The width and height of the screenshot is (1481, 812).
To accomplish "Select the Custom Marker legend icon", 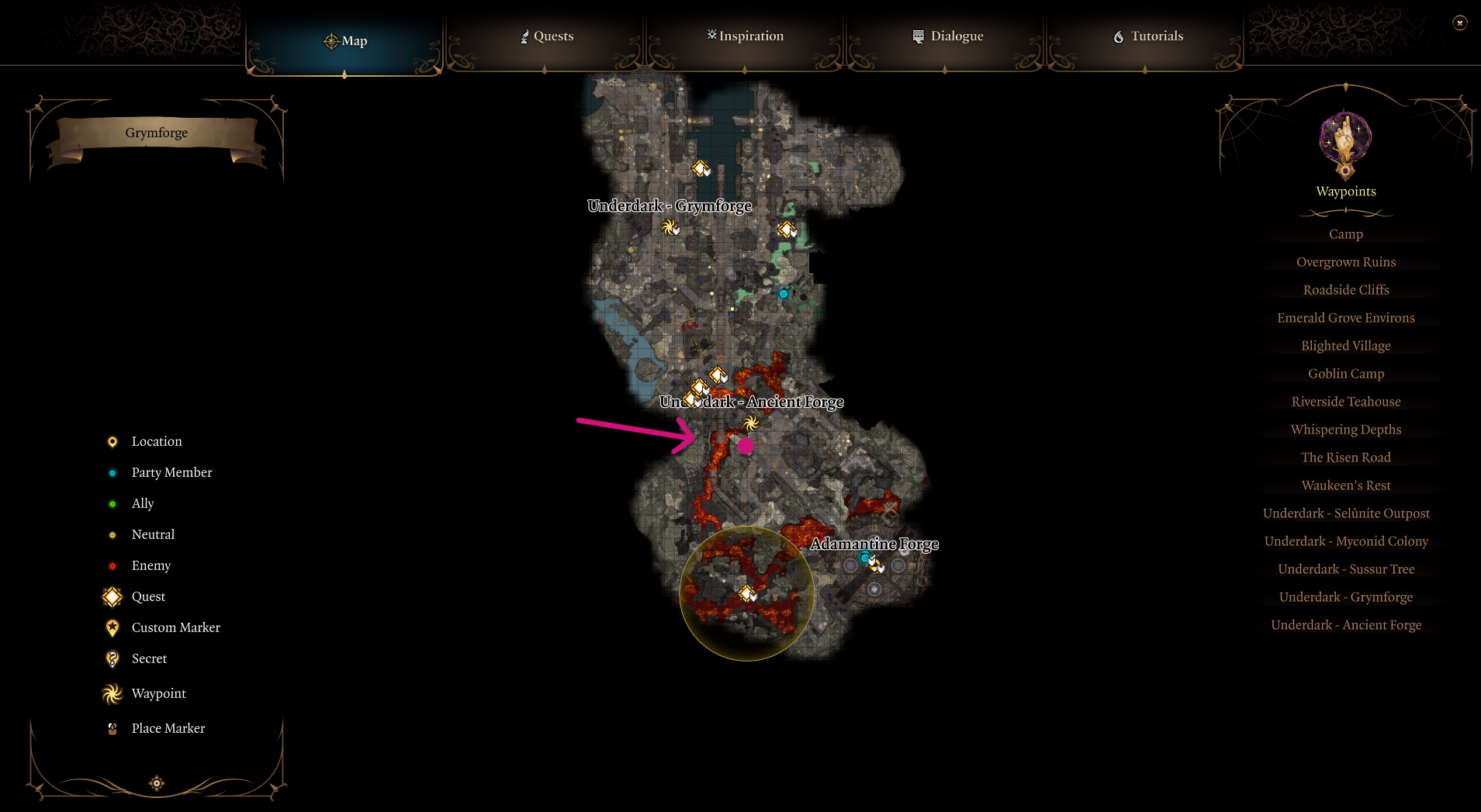I will point(112,627).
